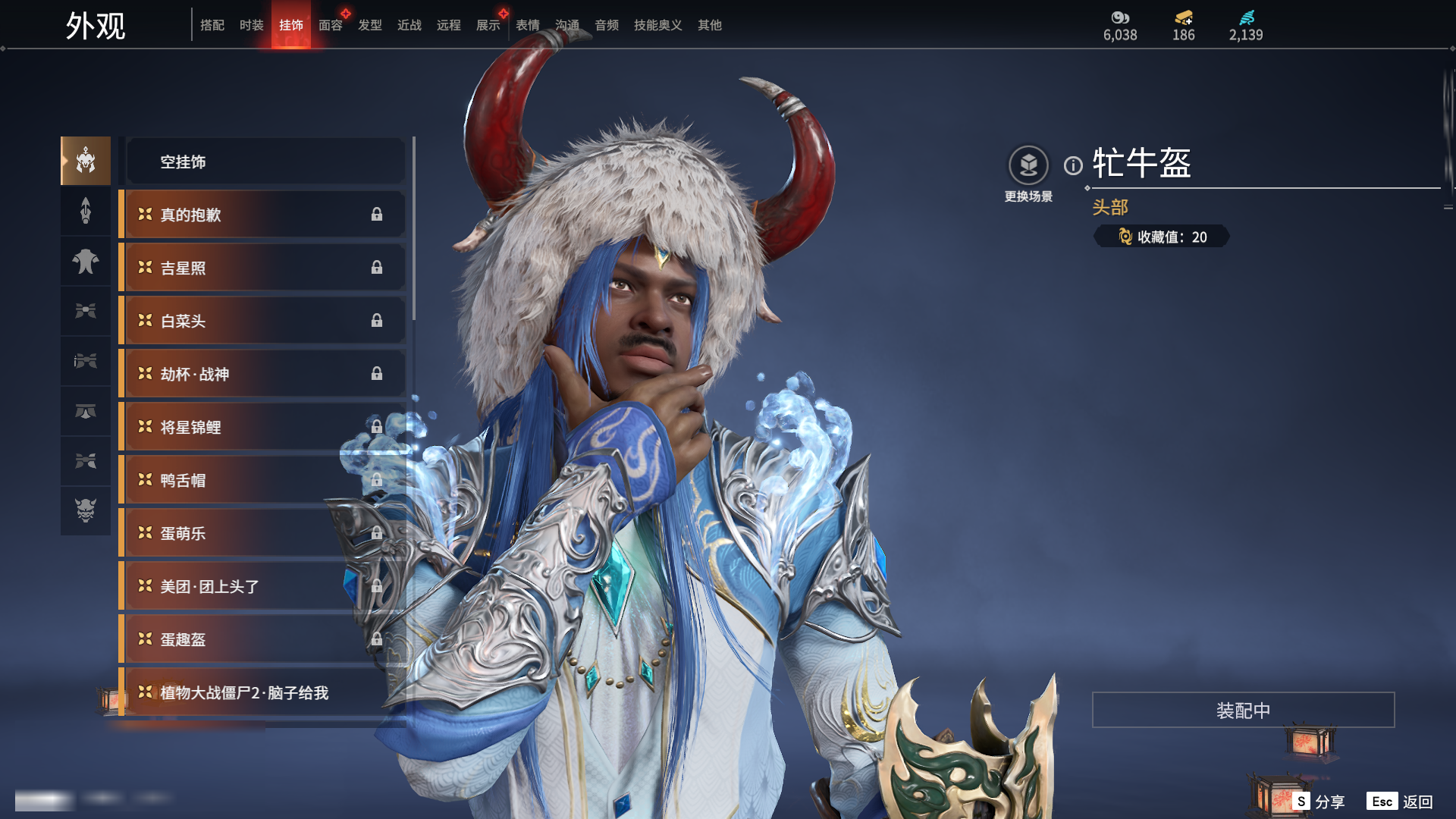The height and width of the screenshot is (819, 1456).
Task: Switch to the 展示 tab
Action: click(x=488, y=25)
